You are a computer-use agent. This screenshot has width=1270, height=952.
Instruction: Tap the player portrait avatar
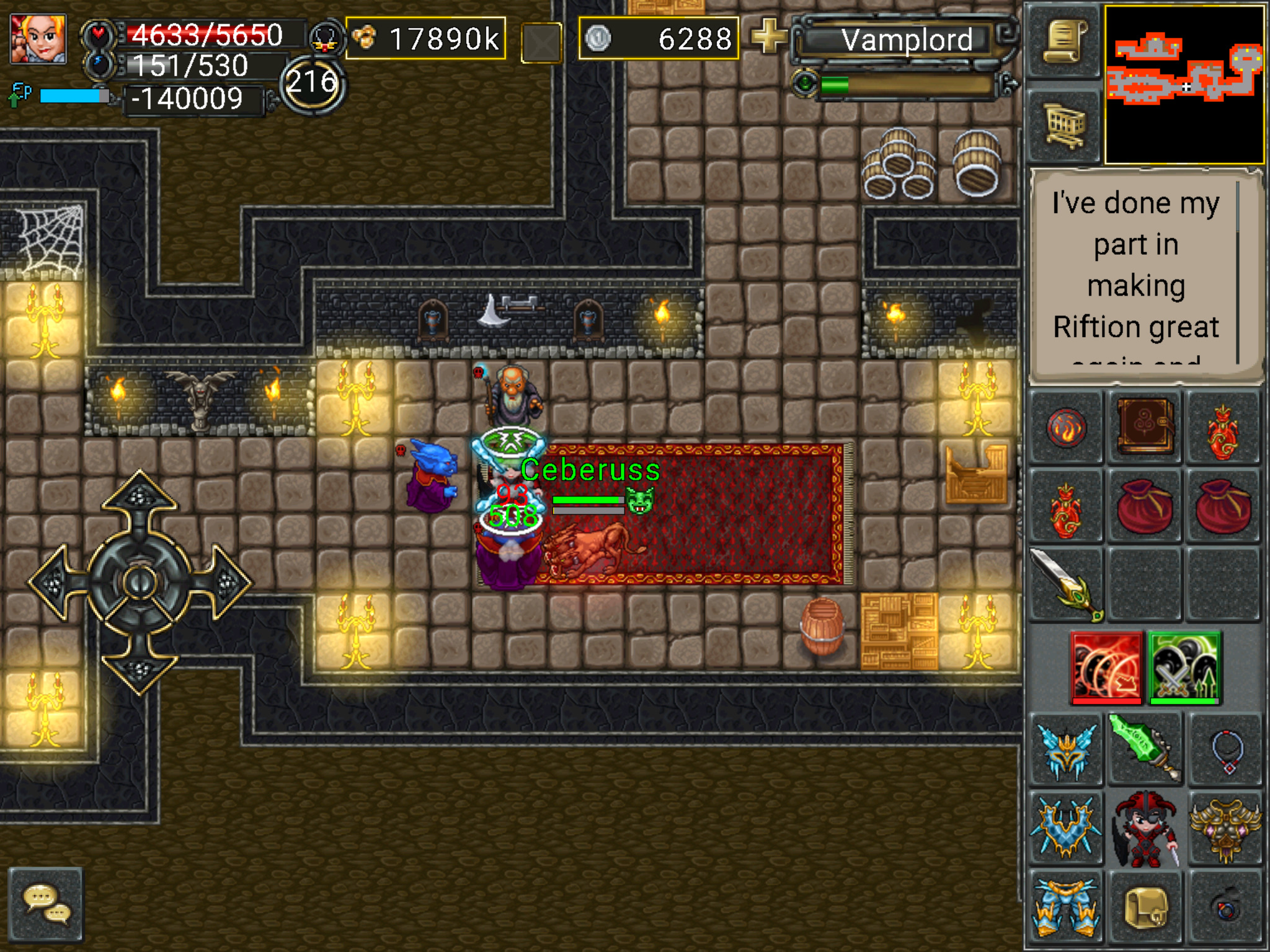click(38, 38)
